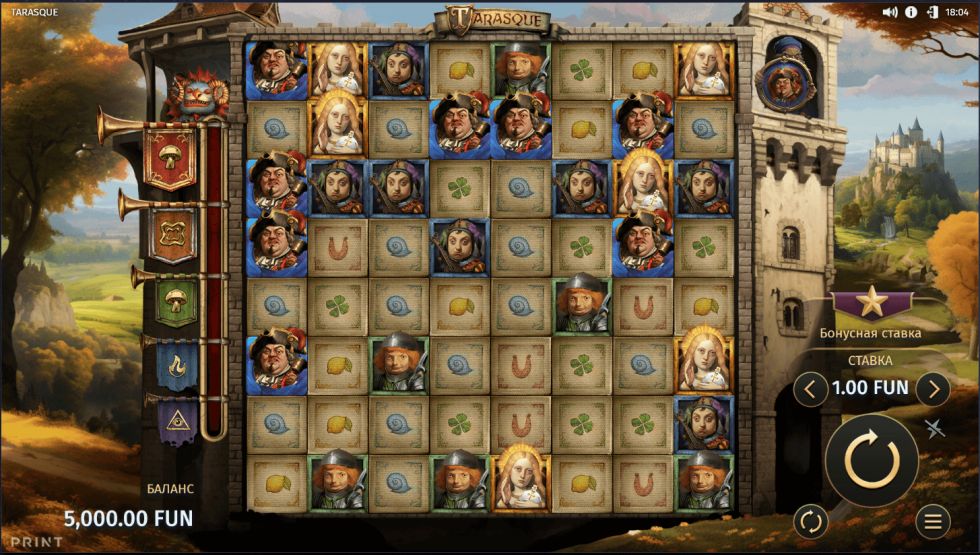Image resolution: width=980 pixels, height=555 pixels.
Task: Spin the reels with the big circular arrow
Action: tap(871, 459)
